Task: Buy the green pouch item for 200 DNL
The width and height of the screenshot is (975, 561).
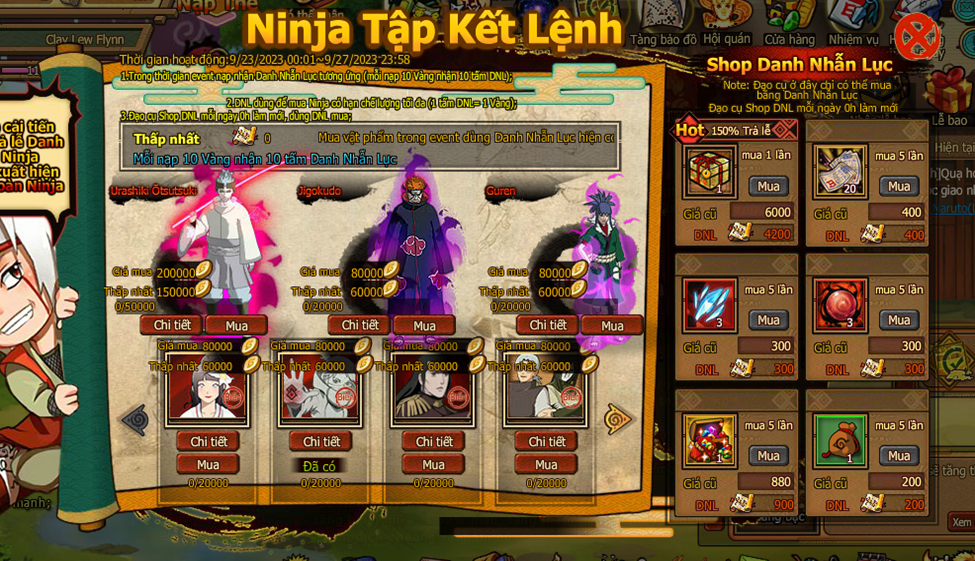Action: coord(899,456)
